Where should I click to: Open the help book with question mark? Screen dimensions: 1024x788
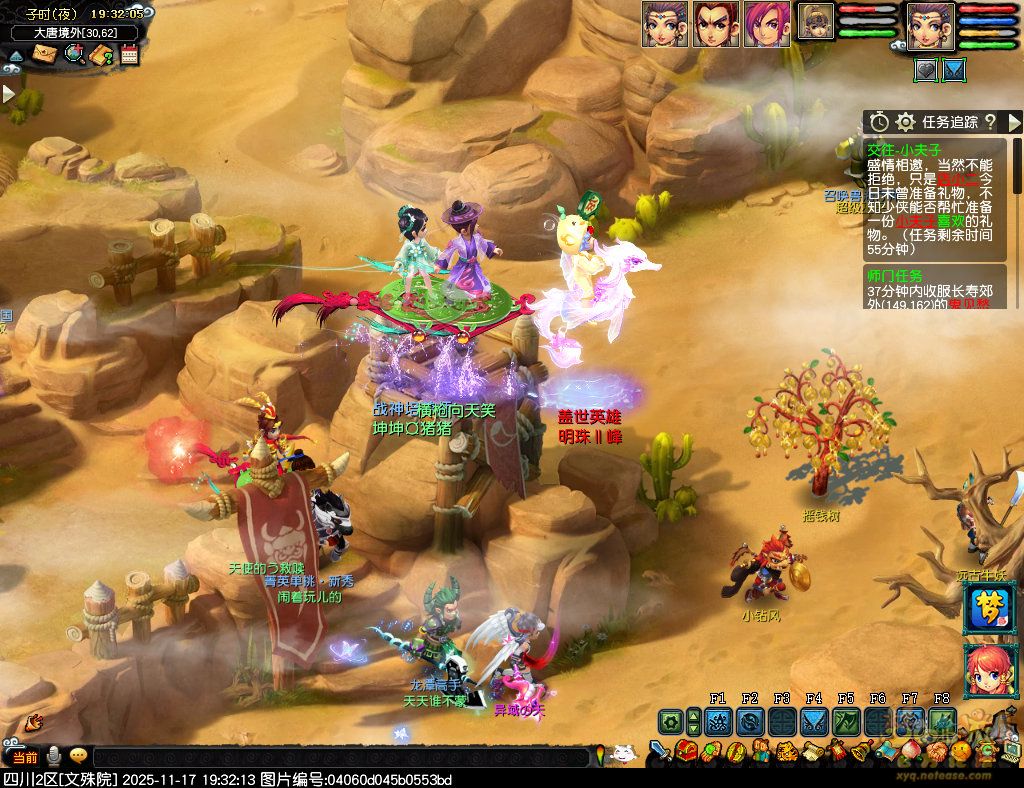[x=101, y=55]
